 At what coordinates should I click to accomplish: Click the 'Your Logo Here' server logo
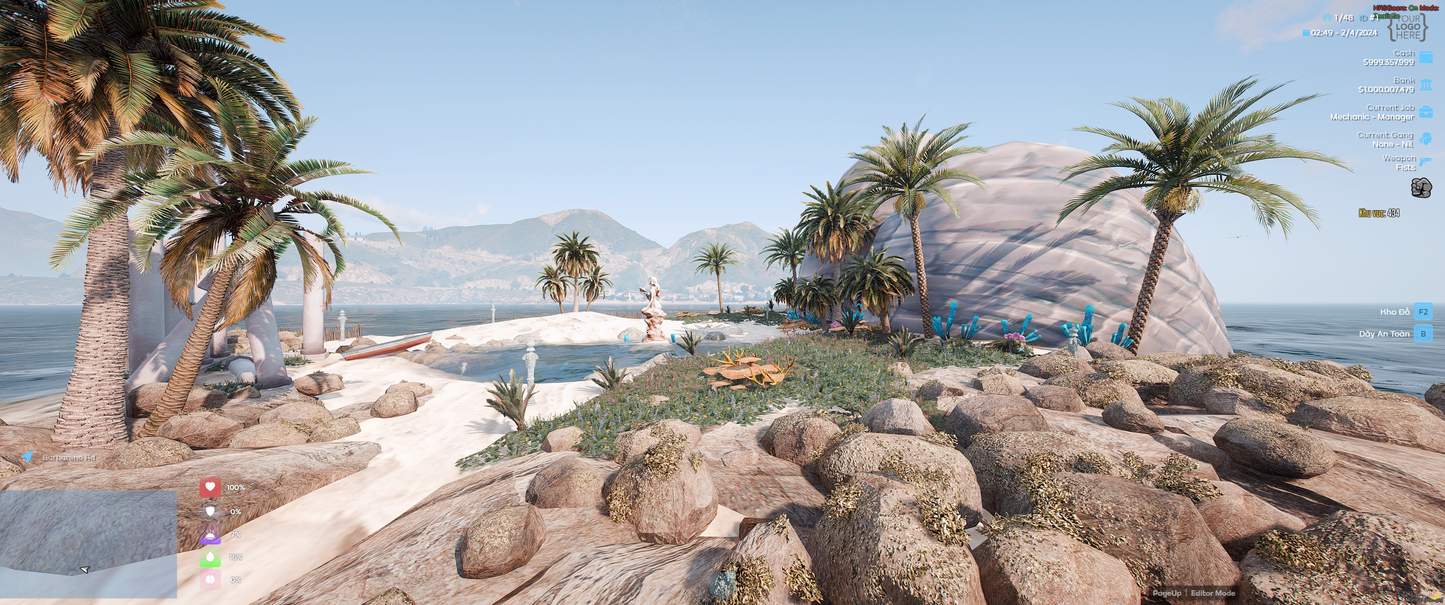coord(1409,25)
